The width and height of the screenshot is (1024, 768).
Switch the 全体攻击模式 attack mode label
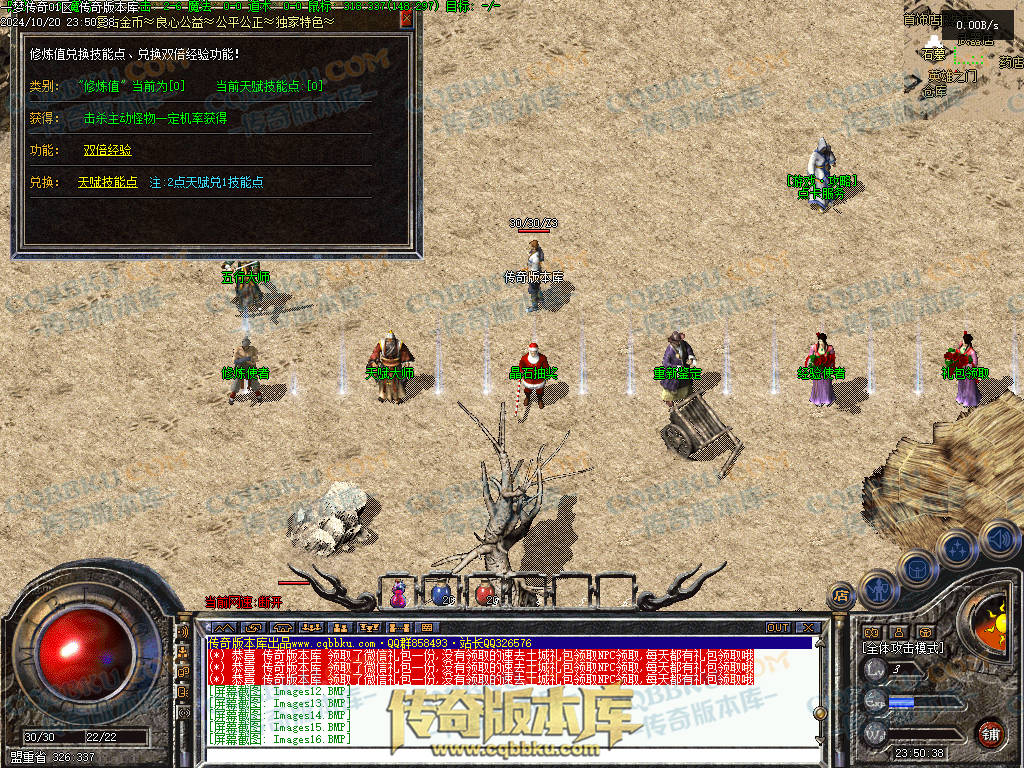pos(902,648)
